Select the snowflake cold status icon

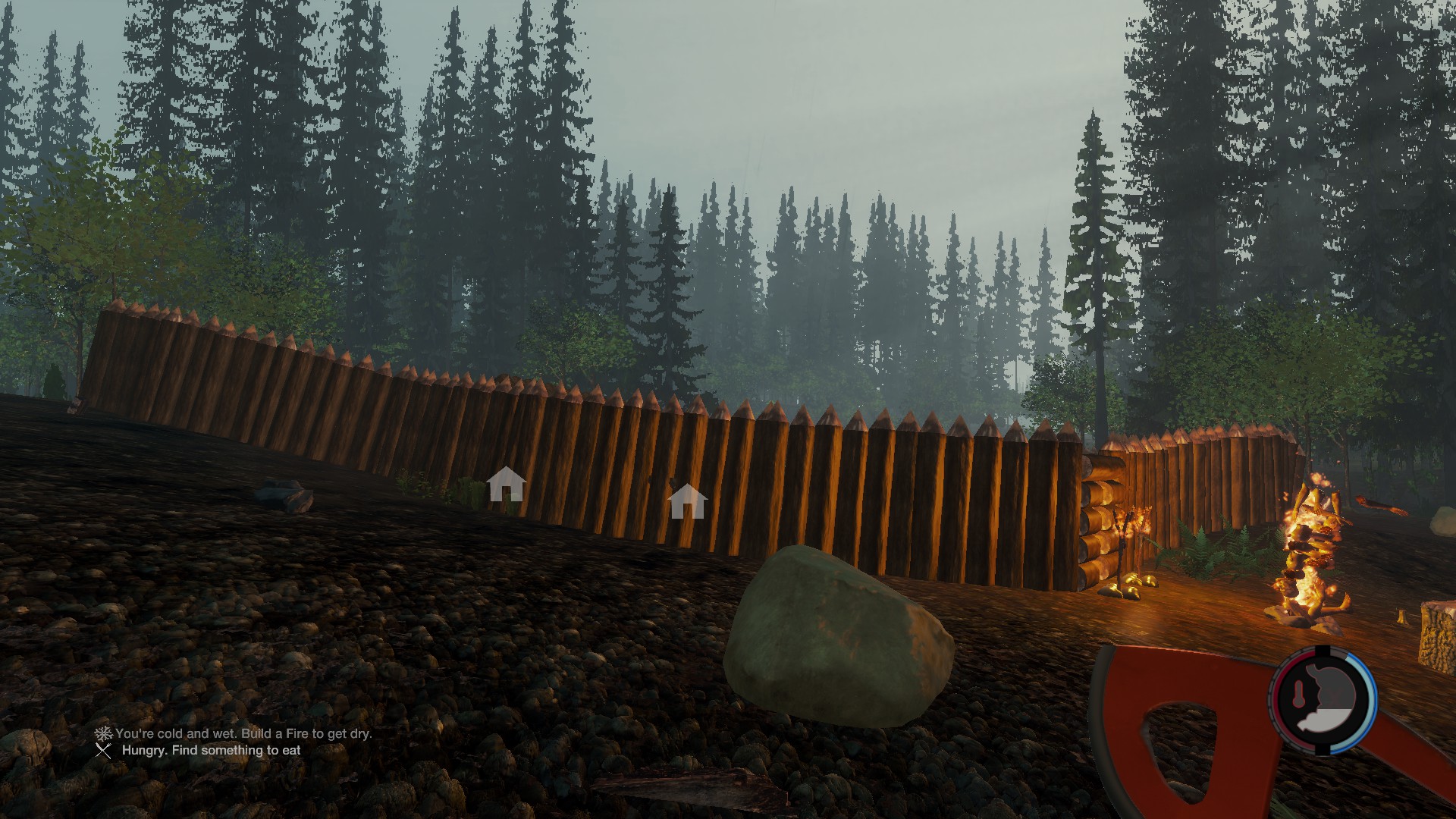103,733
